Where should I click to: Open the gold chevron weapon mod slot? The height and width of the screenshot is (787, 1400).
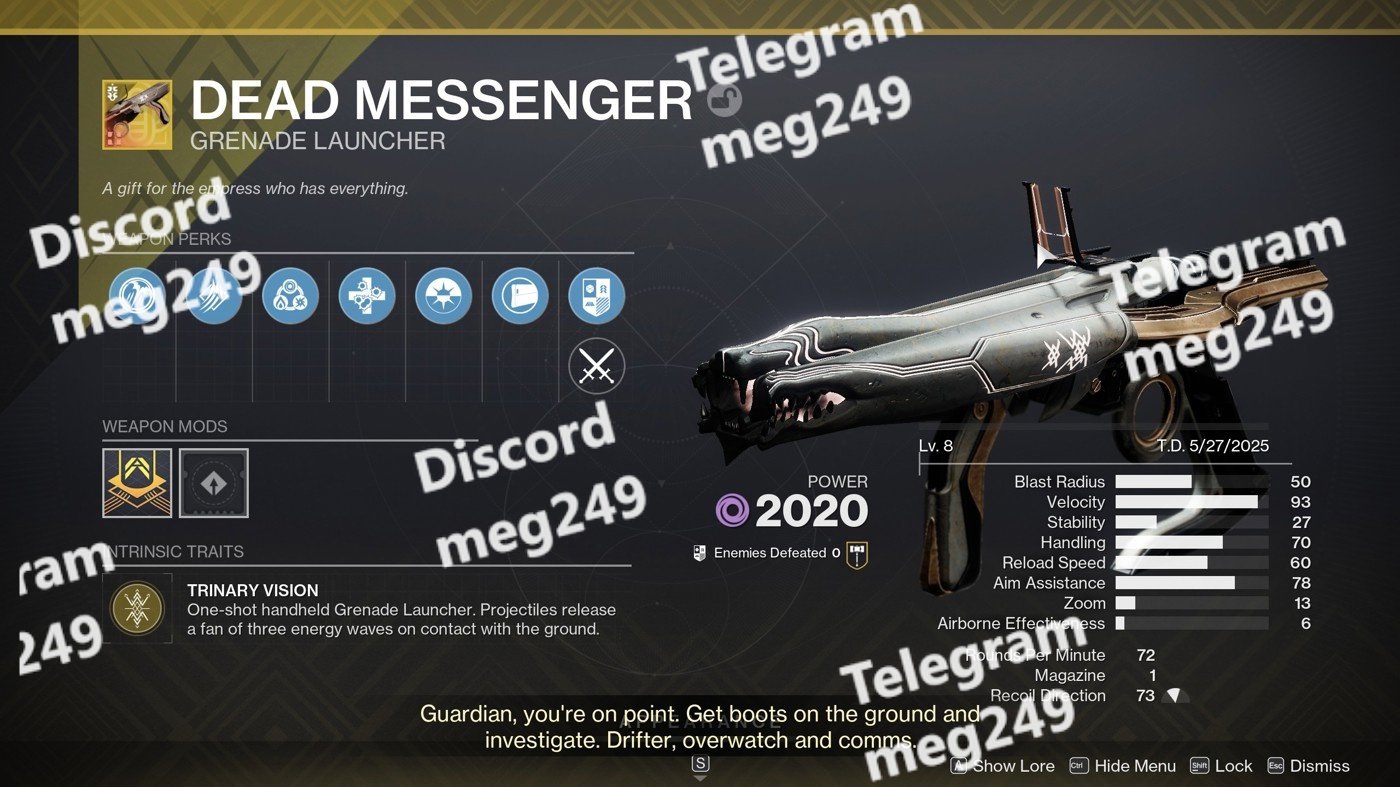pos(137,483)
